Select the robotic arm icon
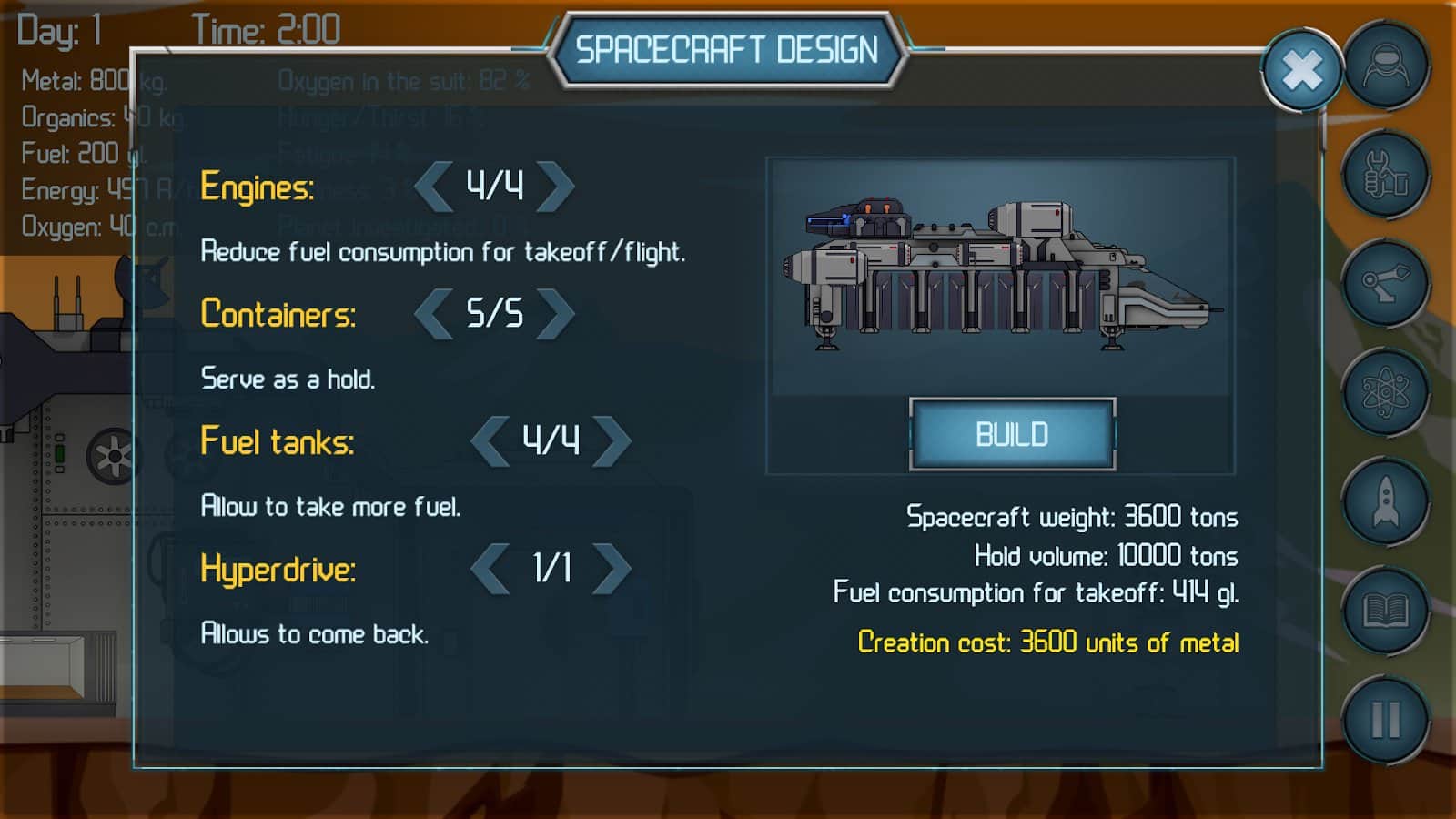Screen dimensions: 1456x819 [x=1385, y=284]
